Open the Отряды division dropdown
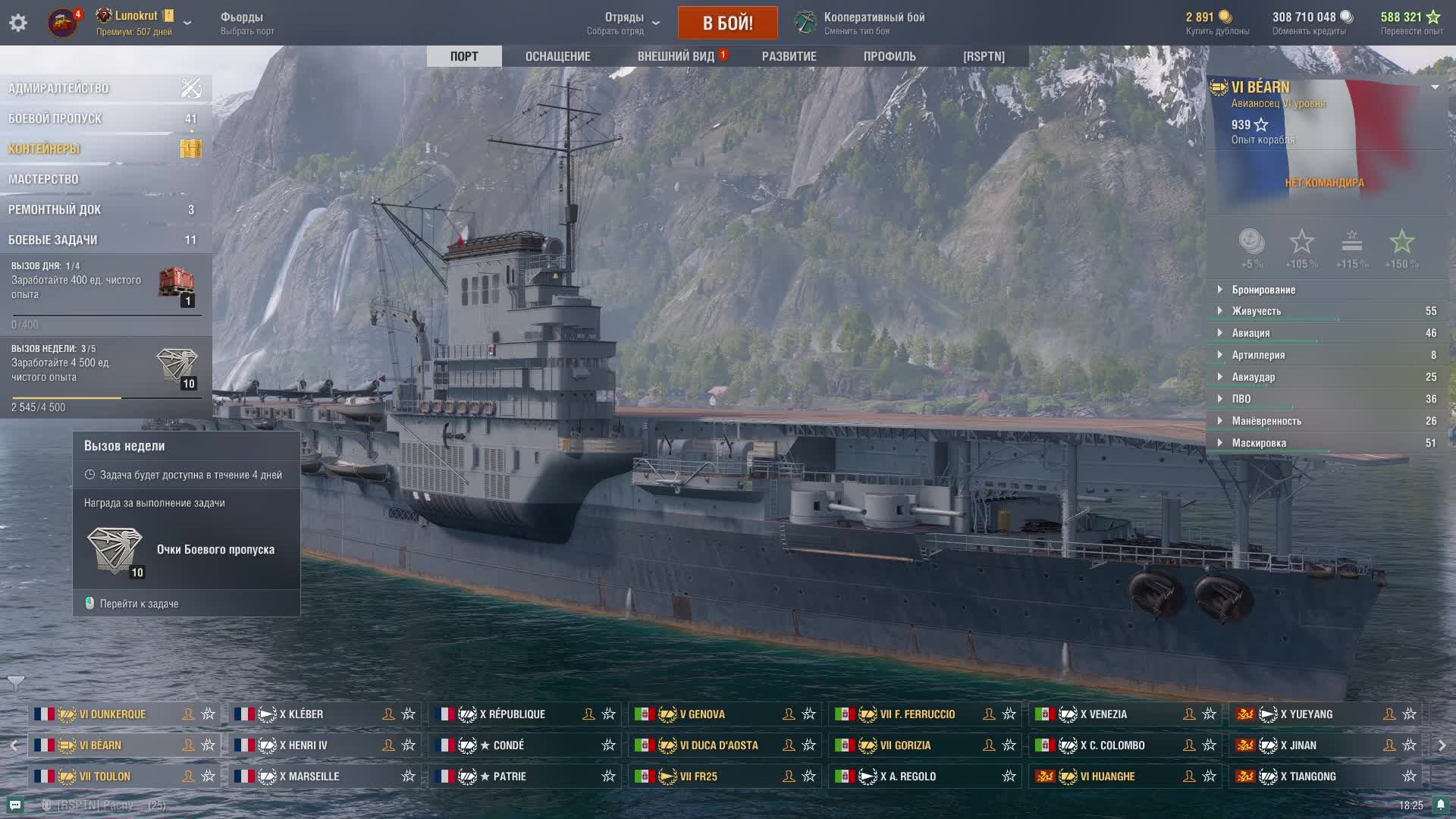Viewport: 1456px width, 819px height. pyautogui.click(x=623, y=23)
